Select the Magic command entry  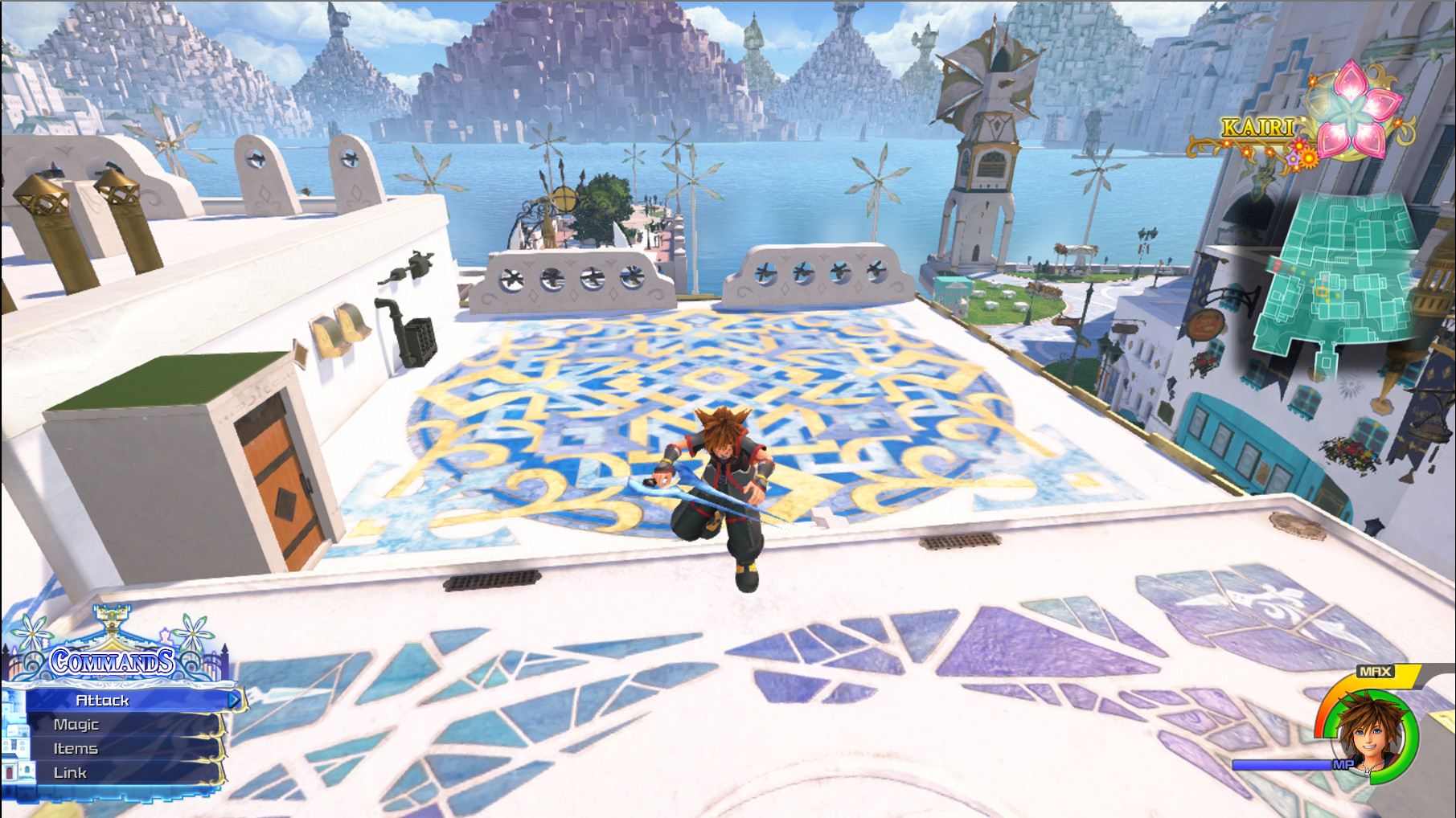(x=76, y=724)
